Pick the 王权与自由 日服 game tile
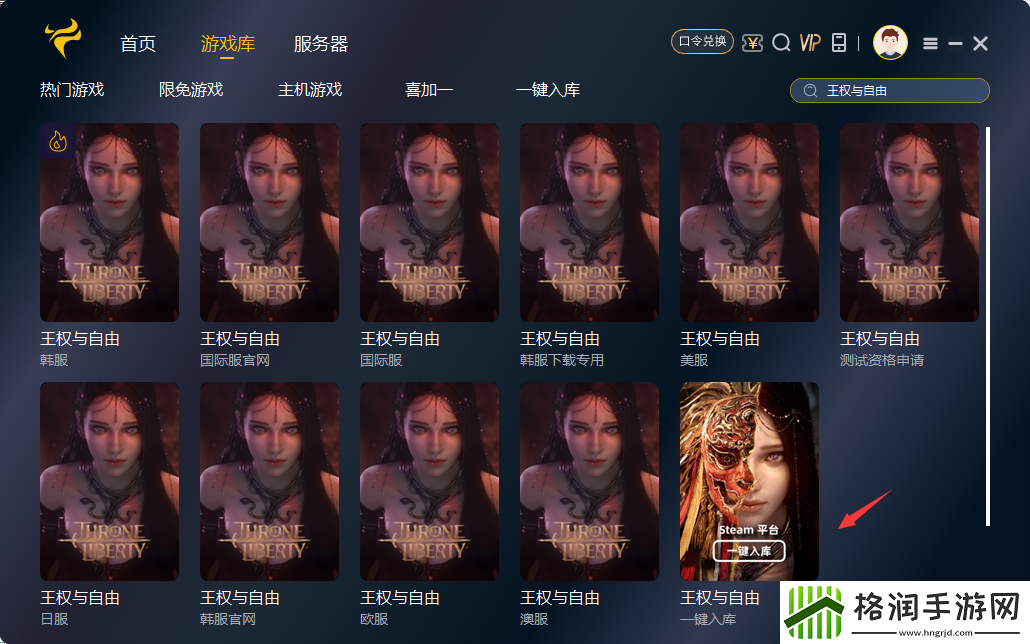 pos(109,481)
